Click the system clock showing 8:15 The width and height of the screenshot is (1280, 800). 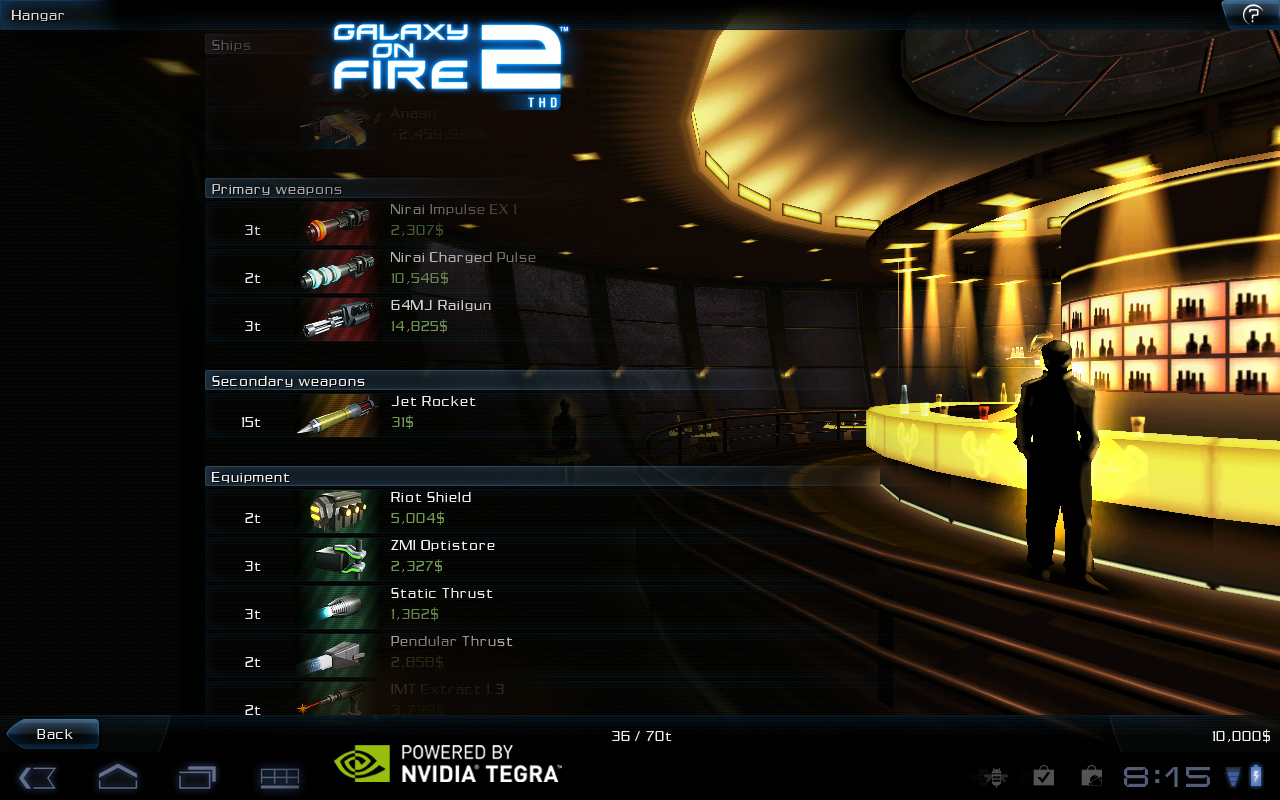pos(1166,777)
